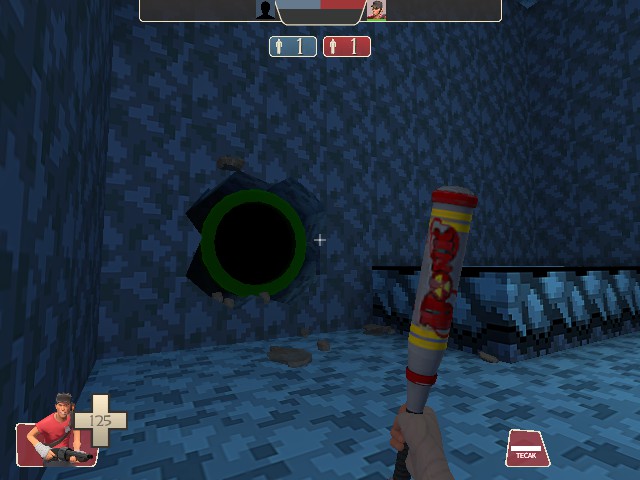Select the Scout class portrait
The width and height of the screenshot is (640, 480).
58,430
